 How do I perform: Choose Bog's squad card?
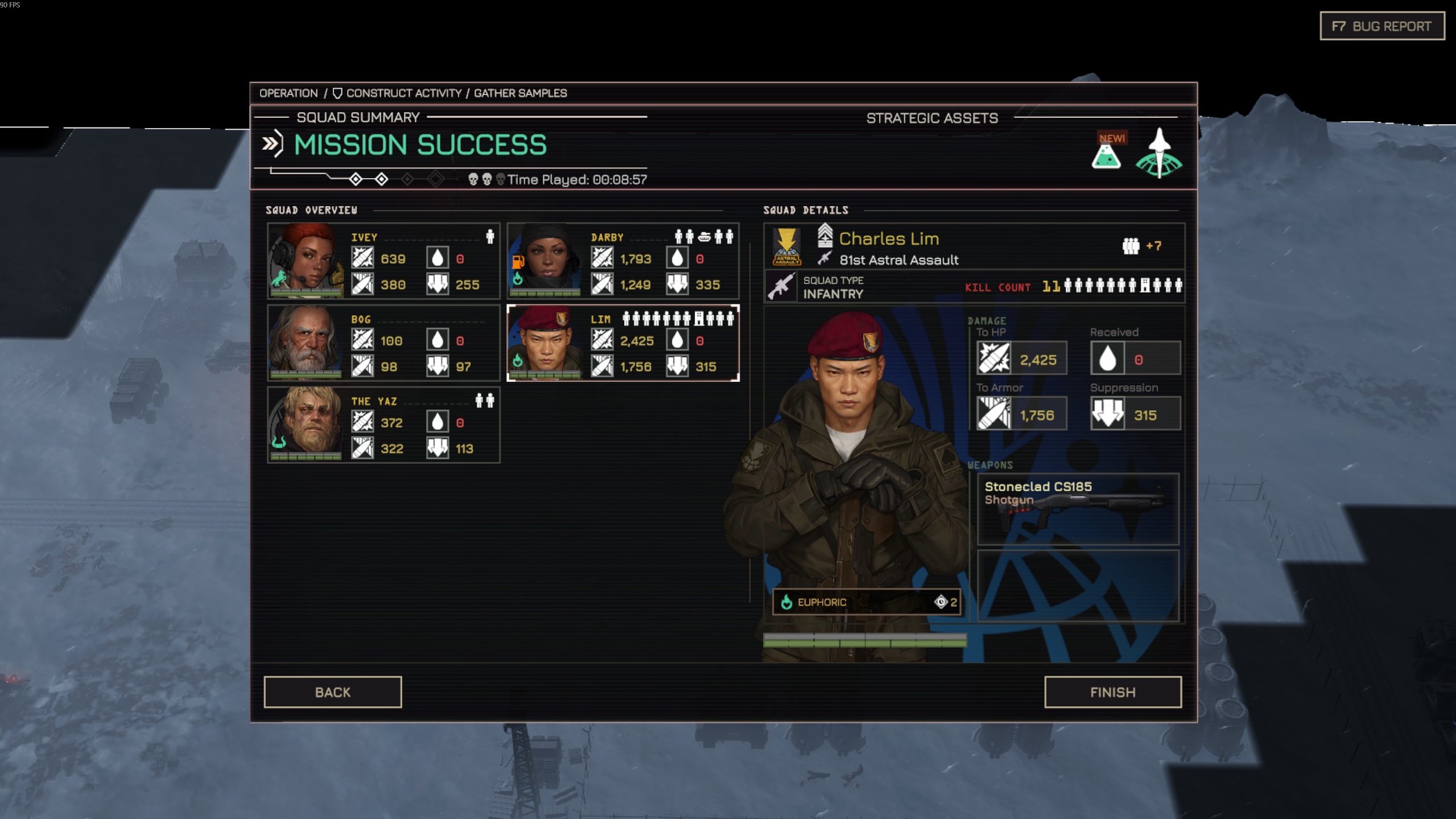(383, 343)
